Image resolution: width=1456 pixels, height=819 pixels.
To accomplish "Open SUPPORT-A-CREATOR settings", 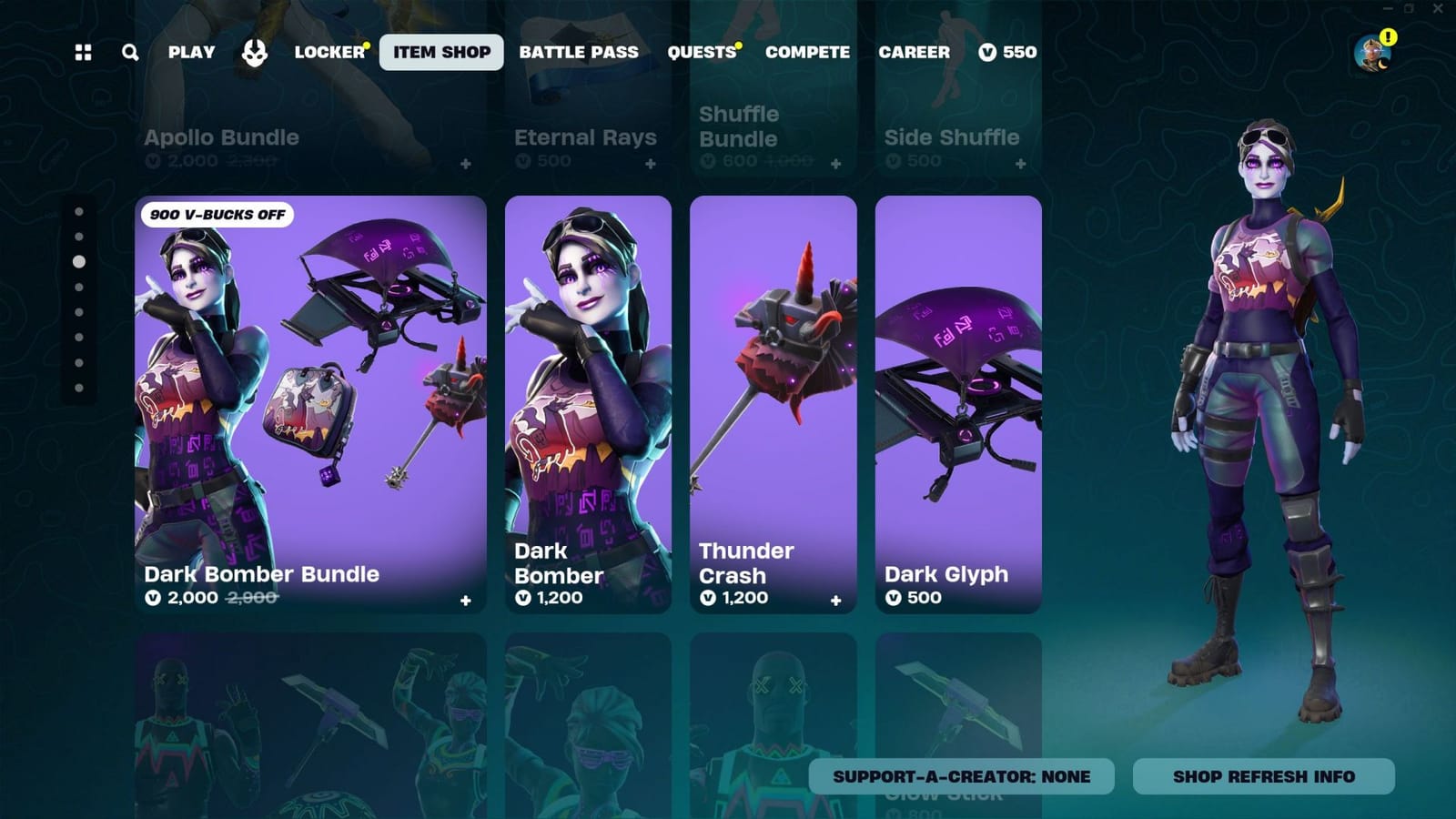I will pos(960,776).
